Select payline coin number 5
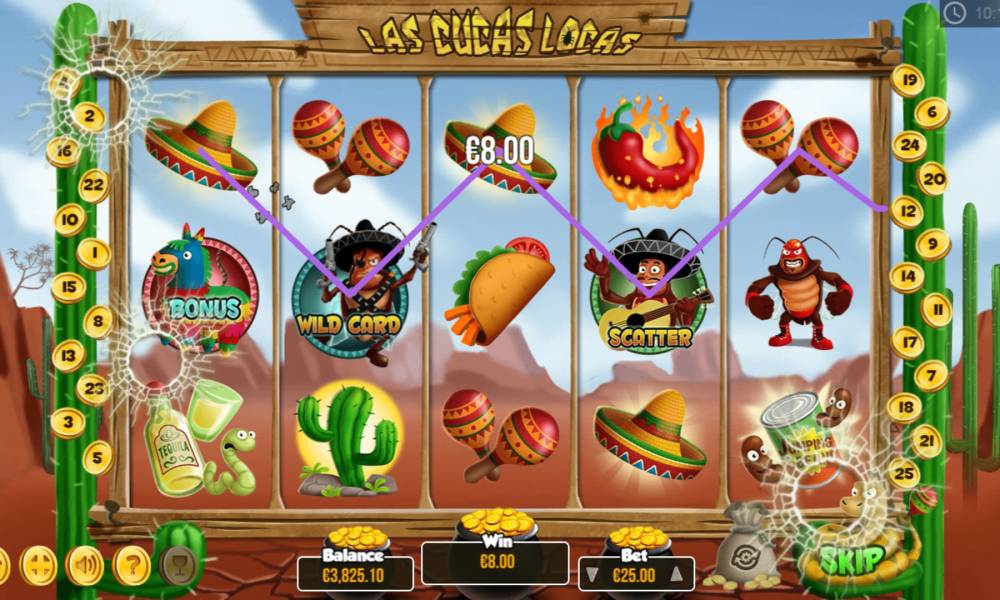The image size is (1000, 600). click(97, 457)
